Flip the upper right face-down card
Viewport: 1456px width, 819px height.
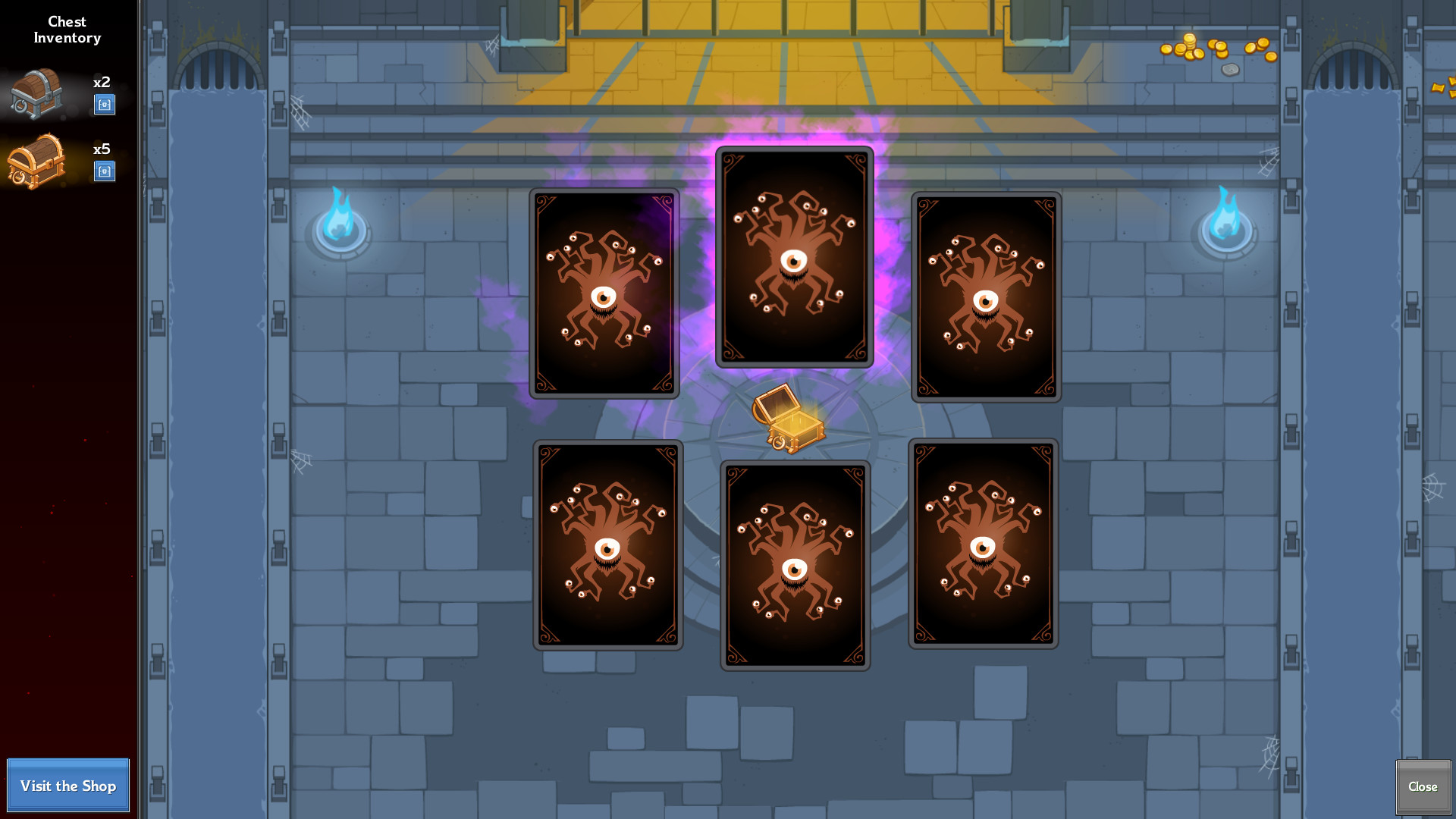[x=985, y=296]
